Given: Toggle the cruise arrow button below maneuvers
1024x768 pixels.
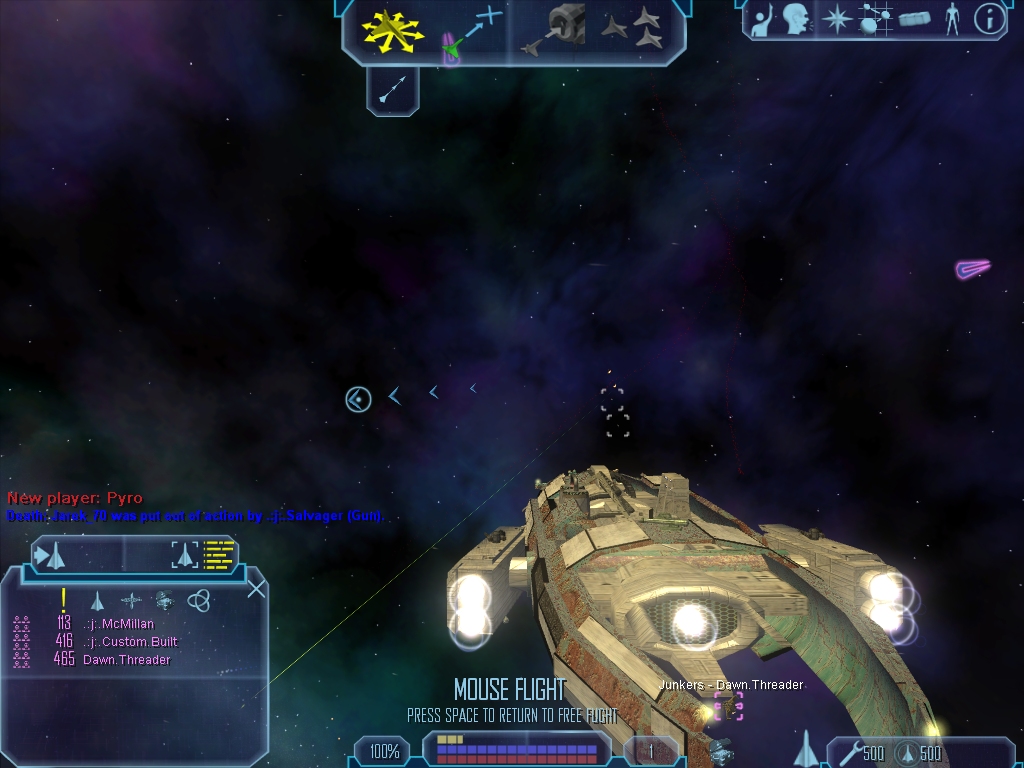Looking at the screenshot, I should pyautogui.click(x=392, y=90).
